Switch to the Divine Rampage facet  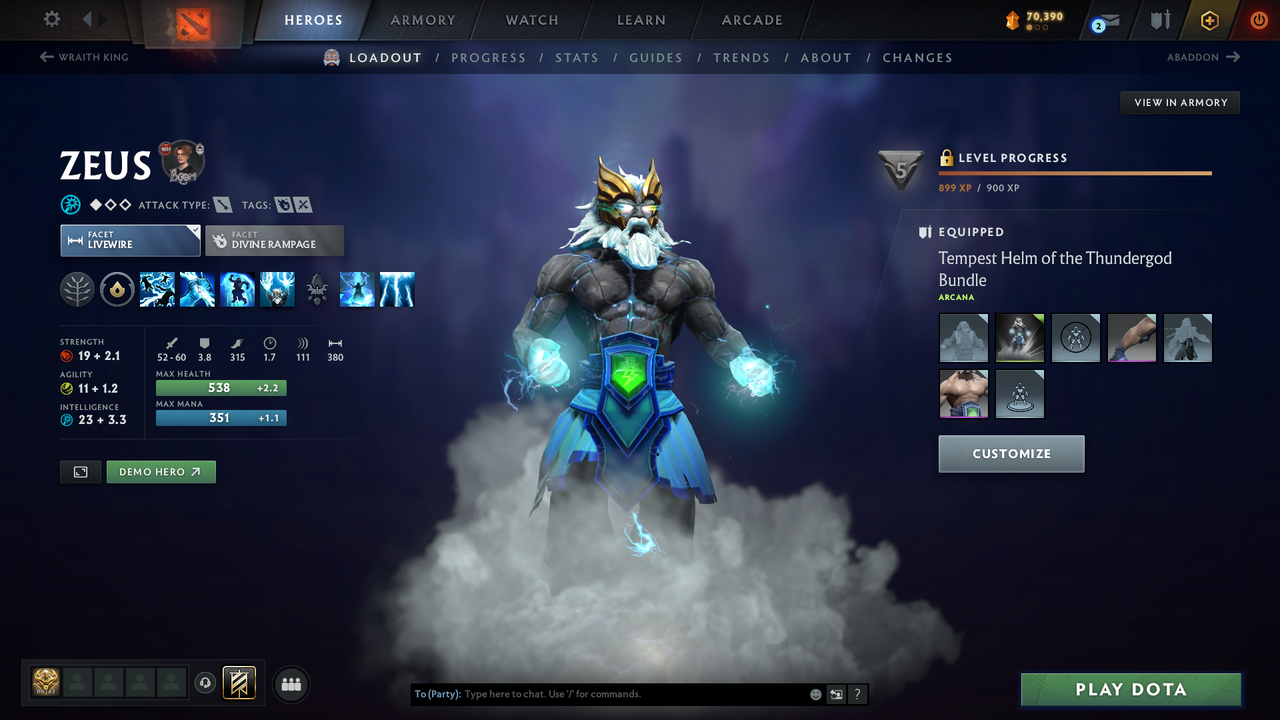coord(274,240)
